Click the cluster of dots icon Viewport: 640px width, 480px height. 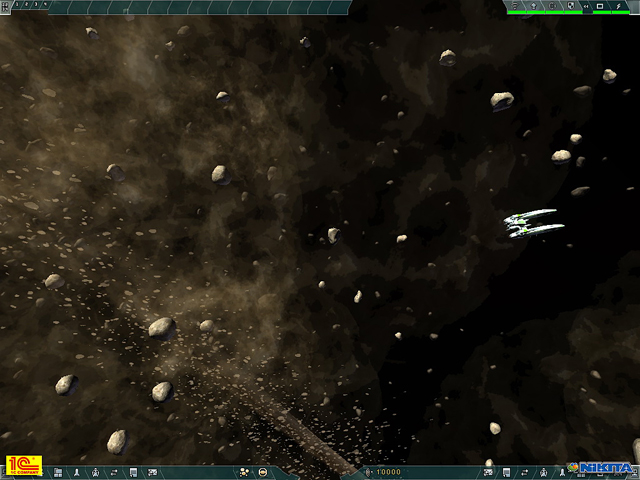tap(244, 471)
